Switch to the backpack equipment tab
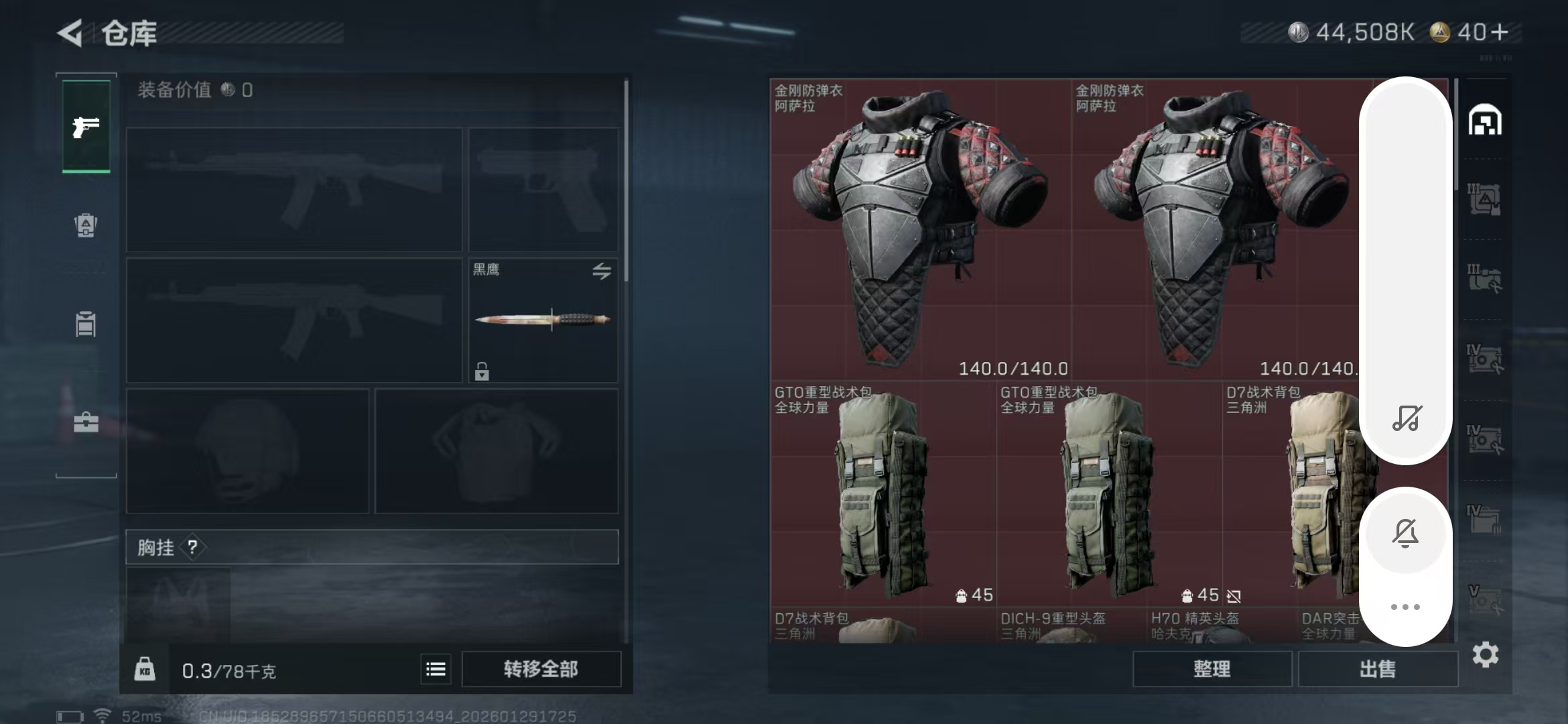The width and height of the screenshot is (1568, 724). point(86,225)
